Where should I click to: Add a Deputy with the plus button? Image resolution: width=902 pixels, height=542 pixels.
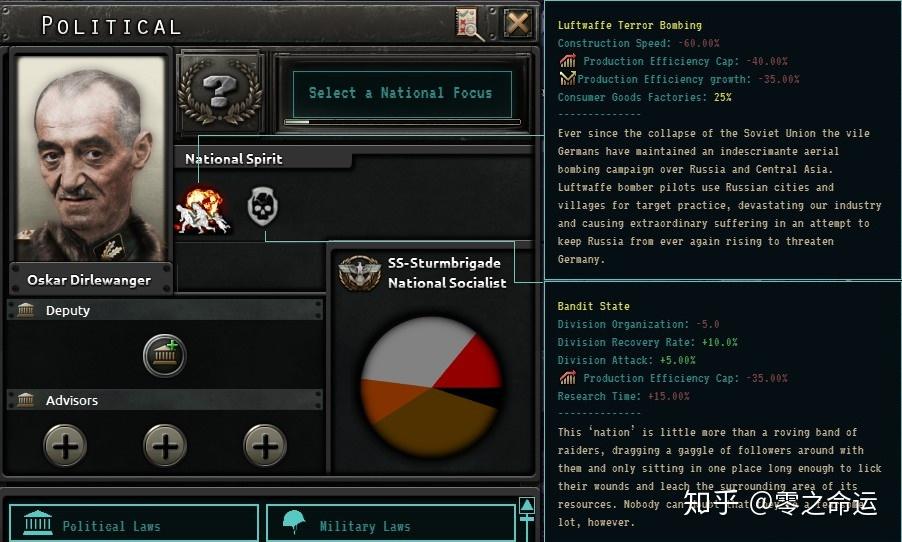[165, 355]
